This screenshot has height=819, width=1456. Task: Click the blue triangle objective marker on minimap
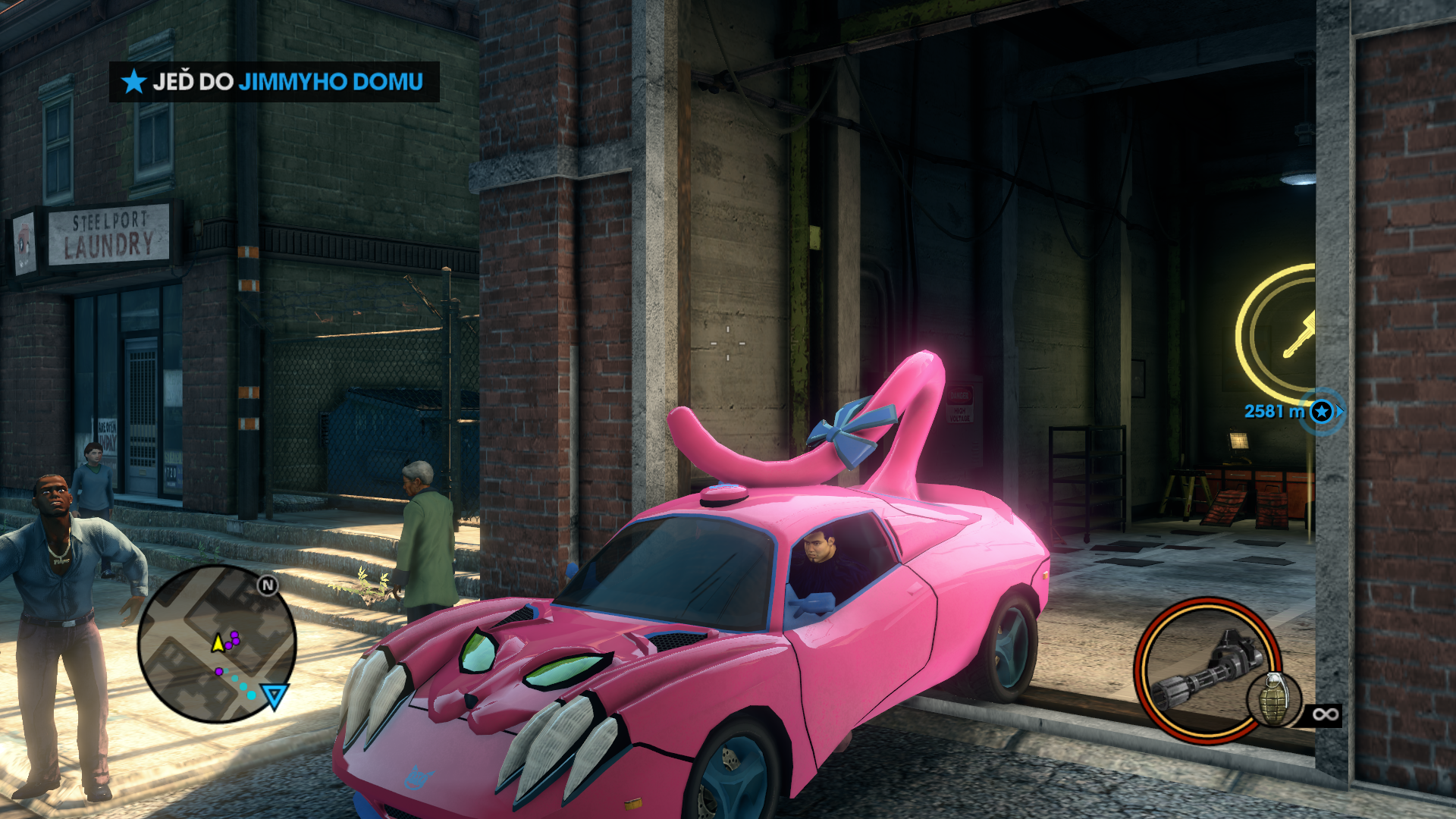274,695
